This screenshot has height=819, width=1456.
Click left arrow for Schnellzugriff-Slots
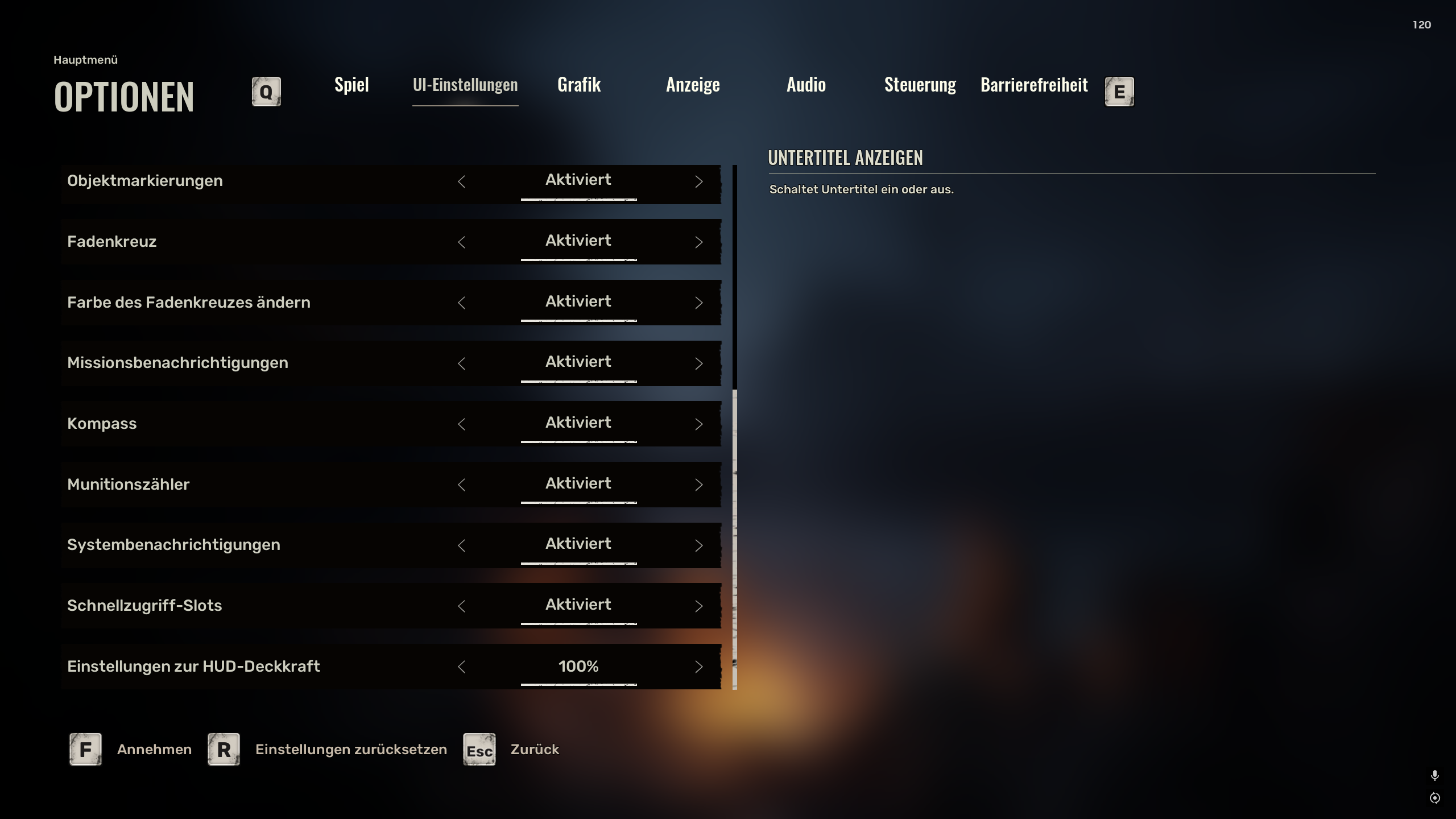(x=461, y=606)
